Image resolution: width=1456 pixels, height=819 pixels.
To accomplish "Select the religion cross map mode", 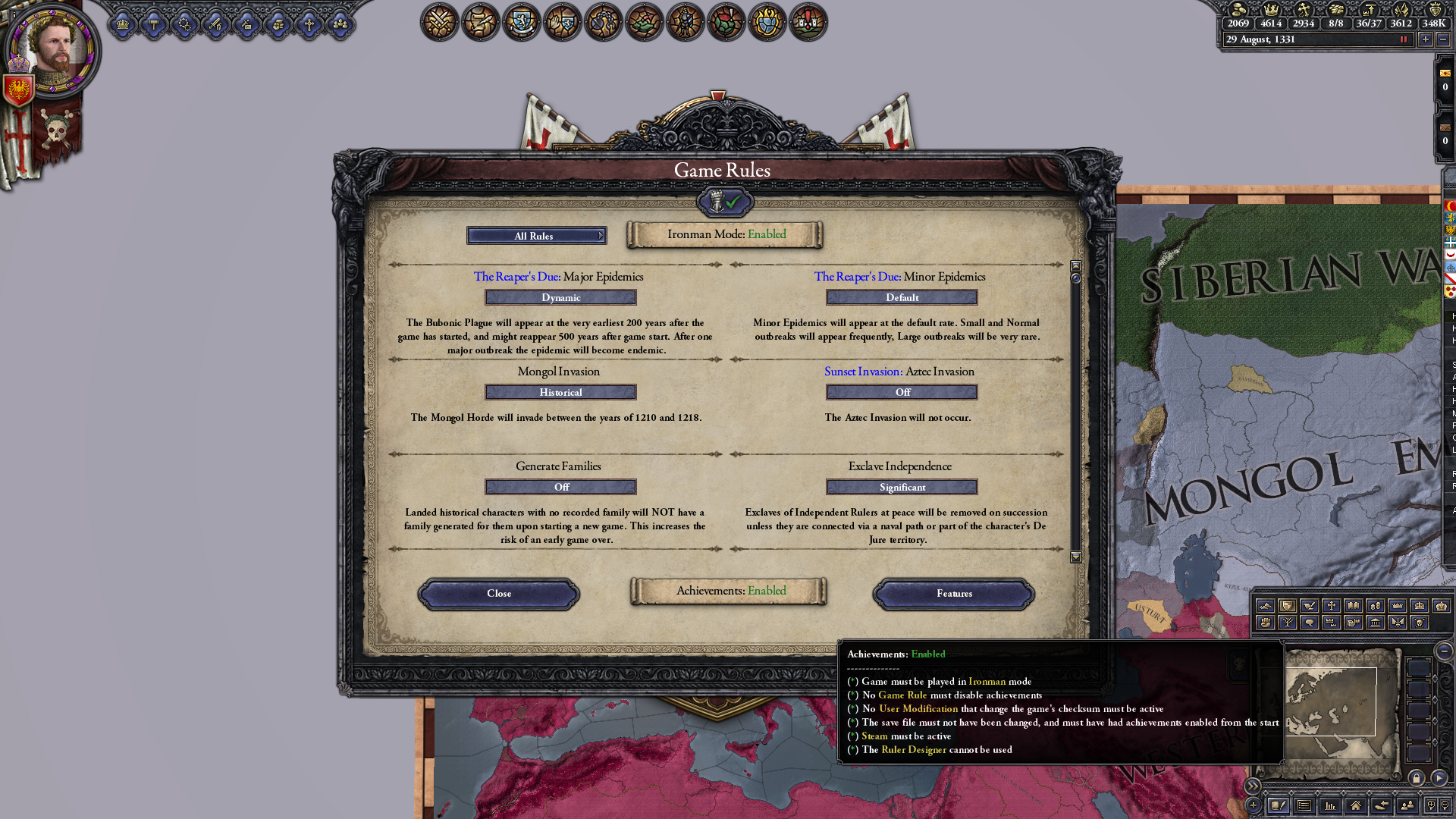I will pyautogui.click(x=1332, y=606).
